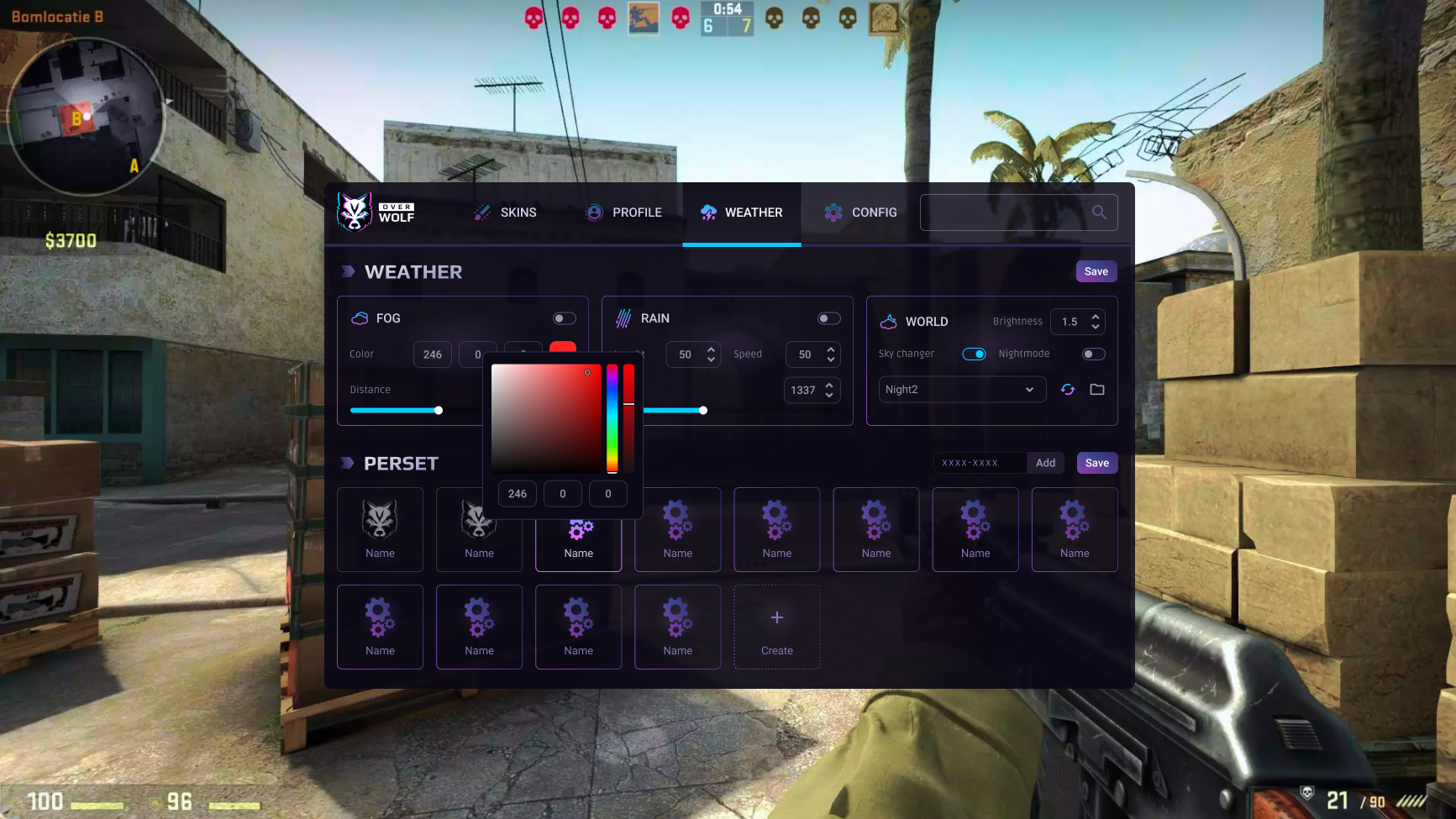The image size is (1456, 819).
Task: Create a new preset tile
Action: 777,627
